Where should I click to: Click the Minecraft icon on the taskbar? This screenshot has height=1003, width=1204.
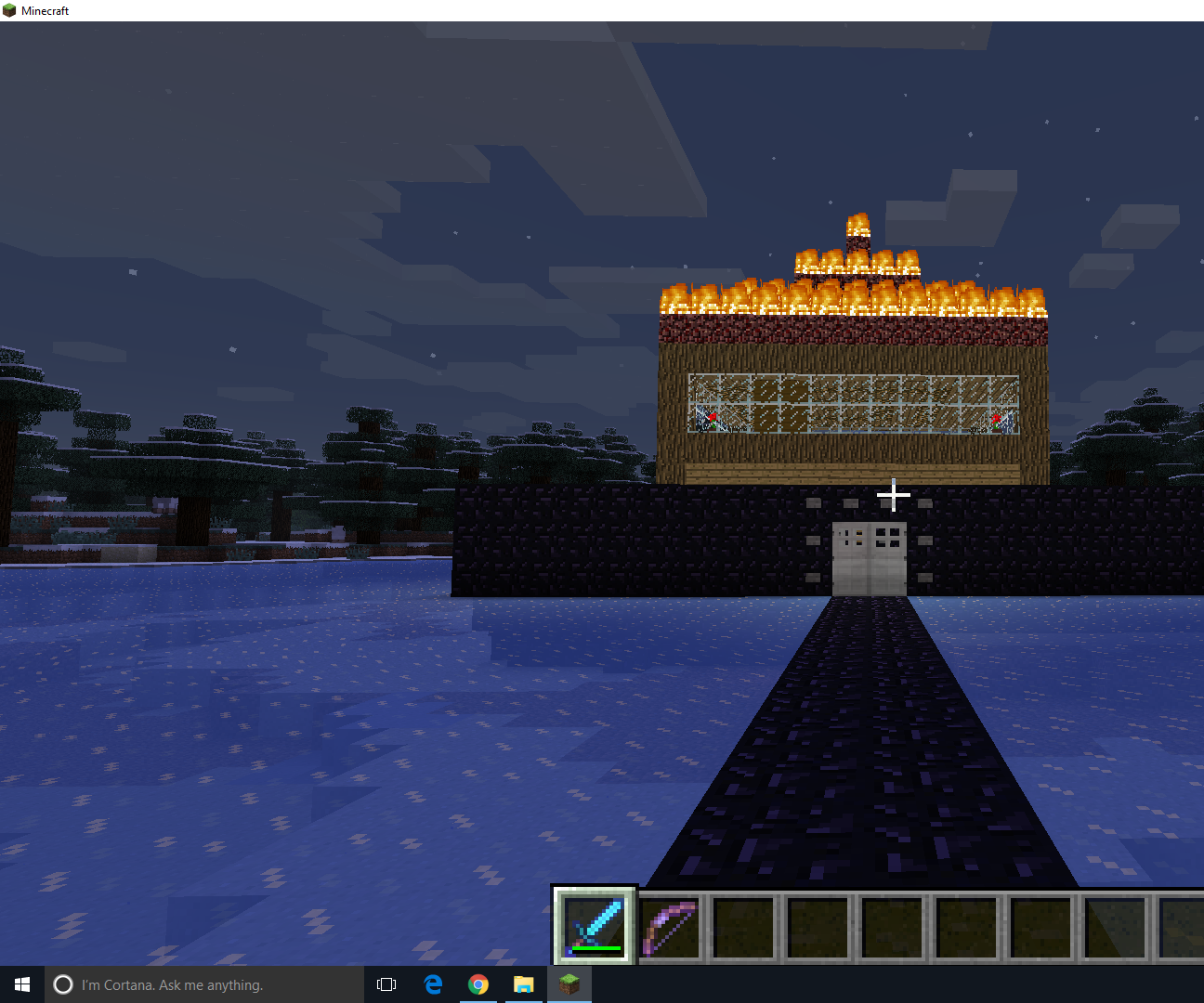569,984
